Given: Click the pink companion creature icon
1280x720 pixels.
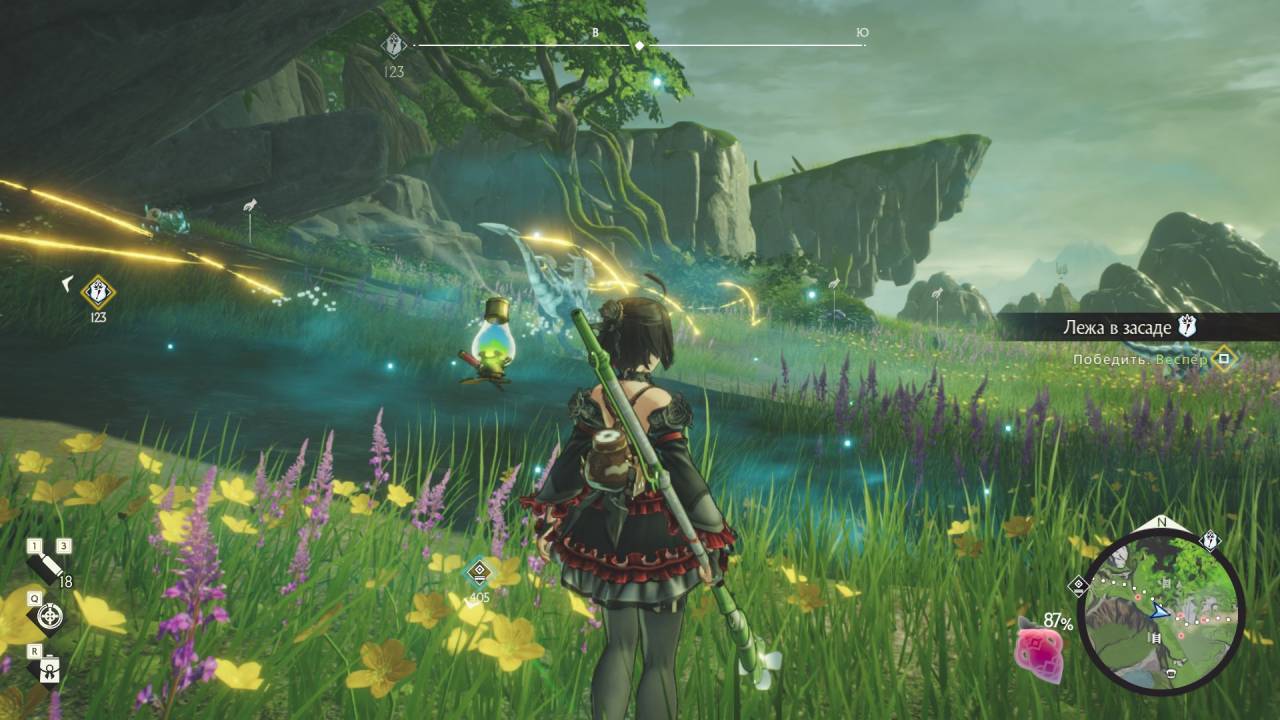Looking at the screenshot, I should 1038,649.
